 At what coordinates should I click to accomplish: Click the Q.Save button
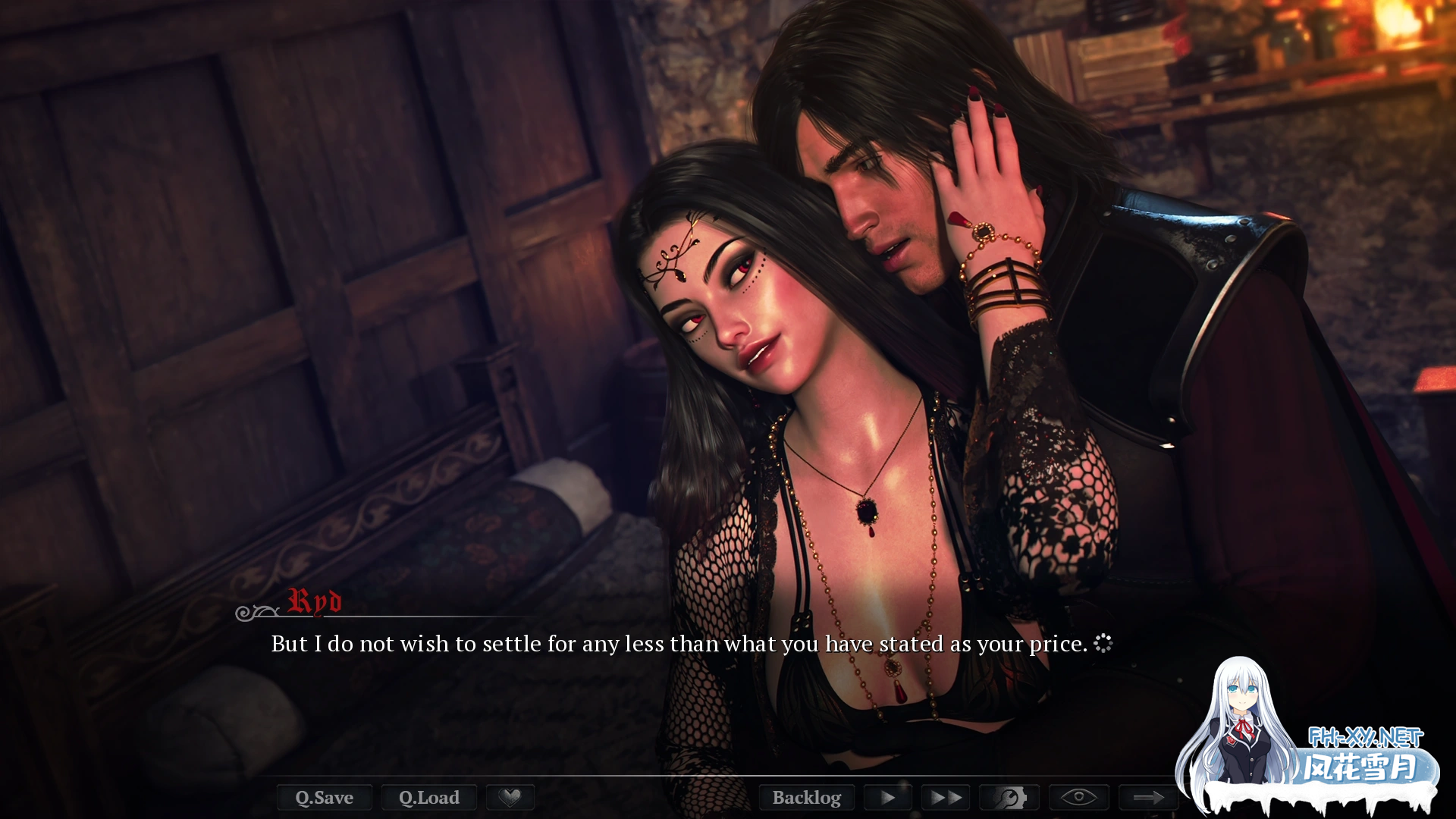(x=324, y=798)
